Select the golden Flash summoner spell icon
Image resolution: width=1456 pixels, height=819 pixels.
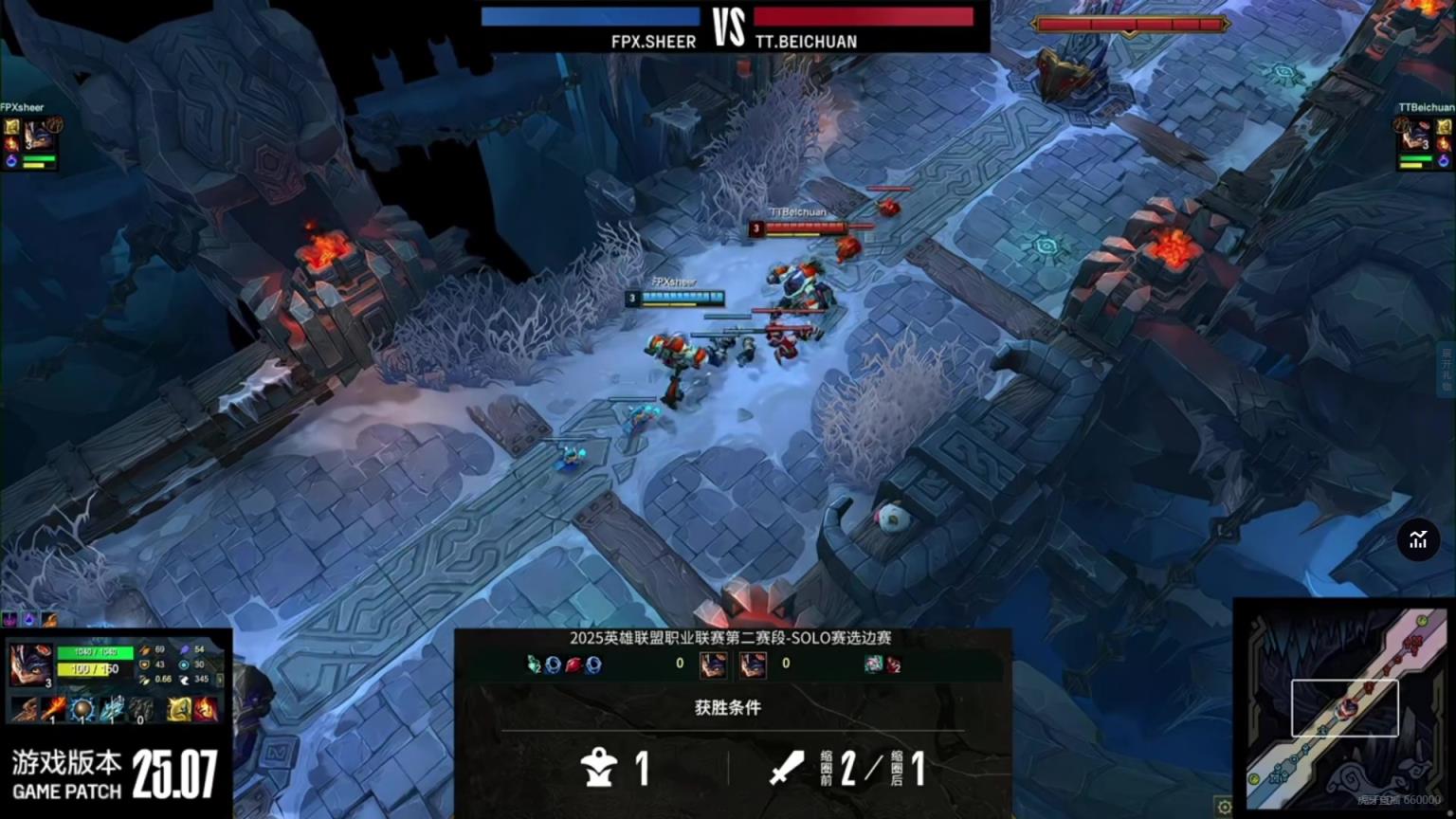point(178,708)
